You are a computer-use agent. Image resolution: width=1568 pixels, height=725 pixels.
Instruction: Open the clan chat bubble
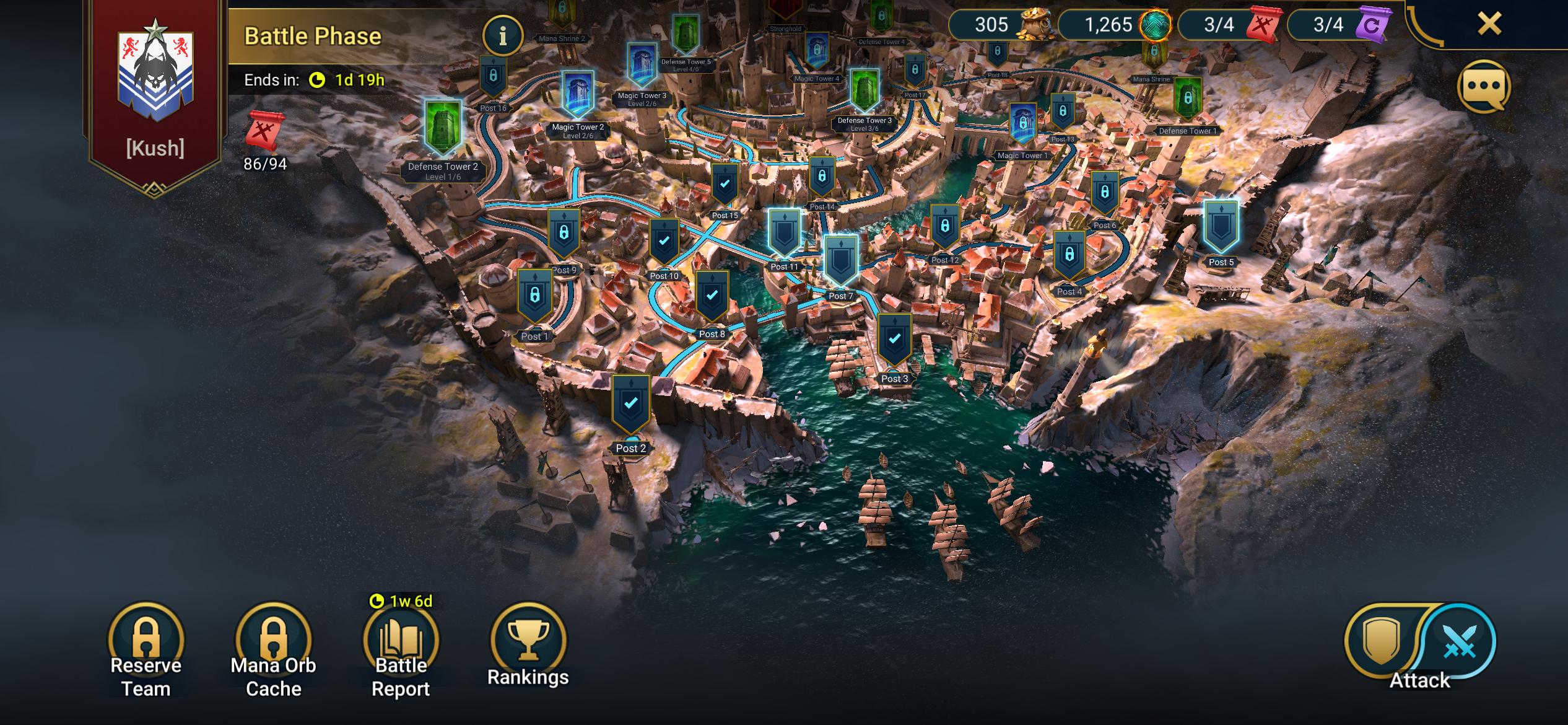pos(1484,87)
